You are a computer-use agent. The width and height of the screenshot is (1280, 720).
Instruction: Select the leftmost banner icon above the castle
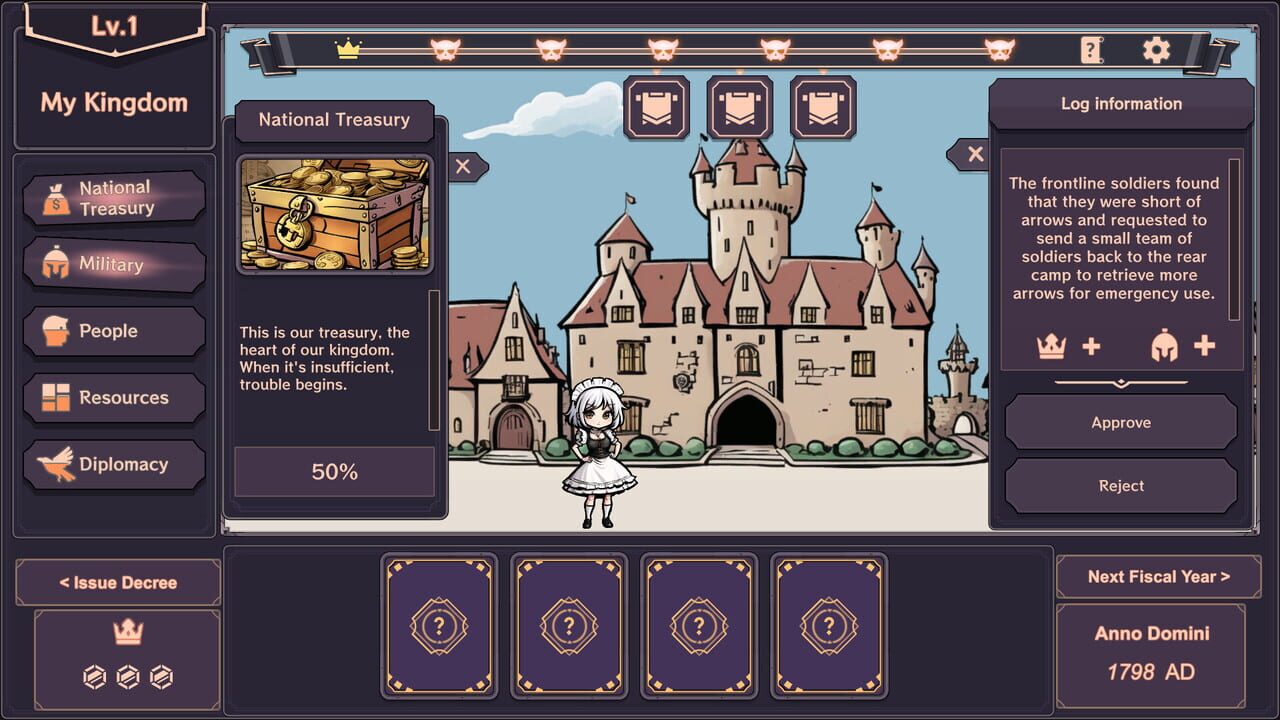tap(657, 107)
